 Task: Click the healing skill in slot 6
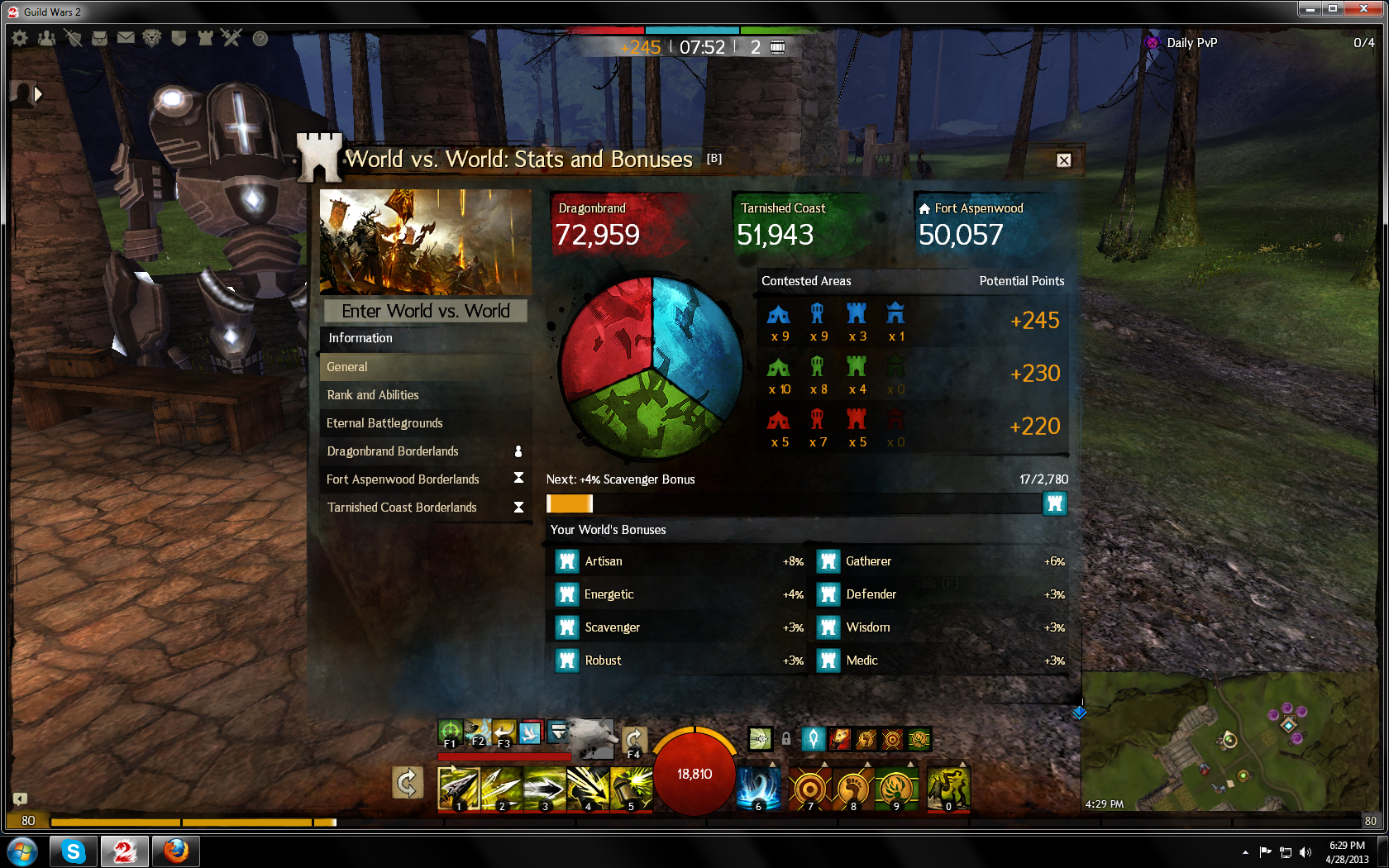click(758, 789)
